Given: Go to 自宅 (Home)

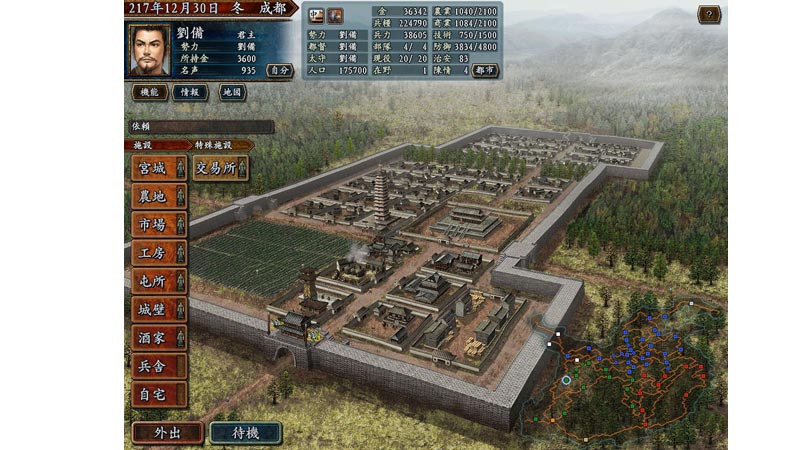Looking at the screenshot, I should pyautogui.click(x=158, y=394).
